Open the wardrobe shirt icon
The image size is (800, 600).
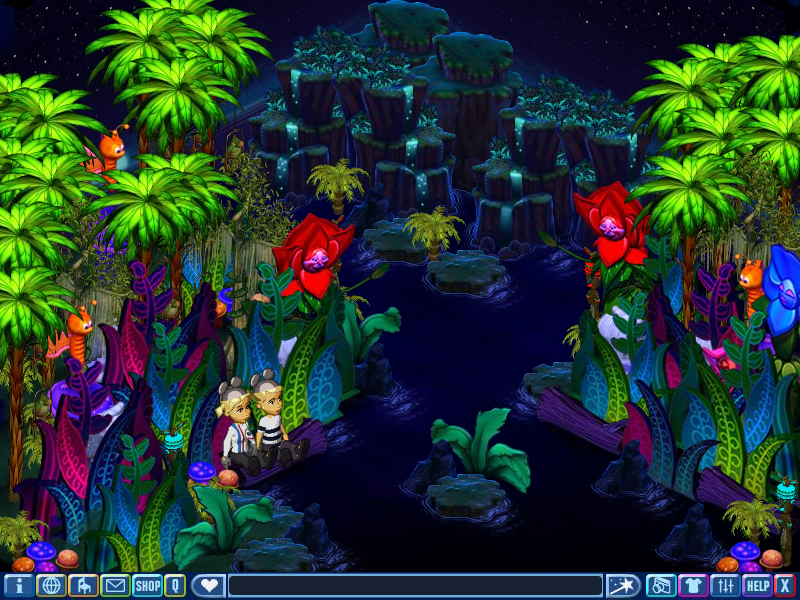point(693,586)
